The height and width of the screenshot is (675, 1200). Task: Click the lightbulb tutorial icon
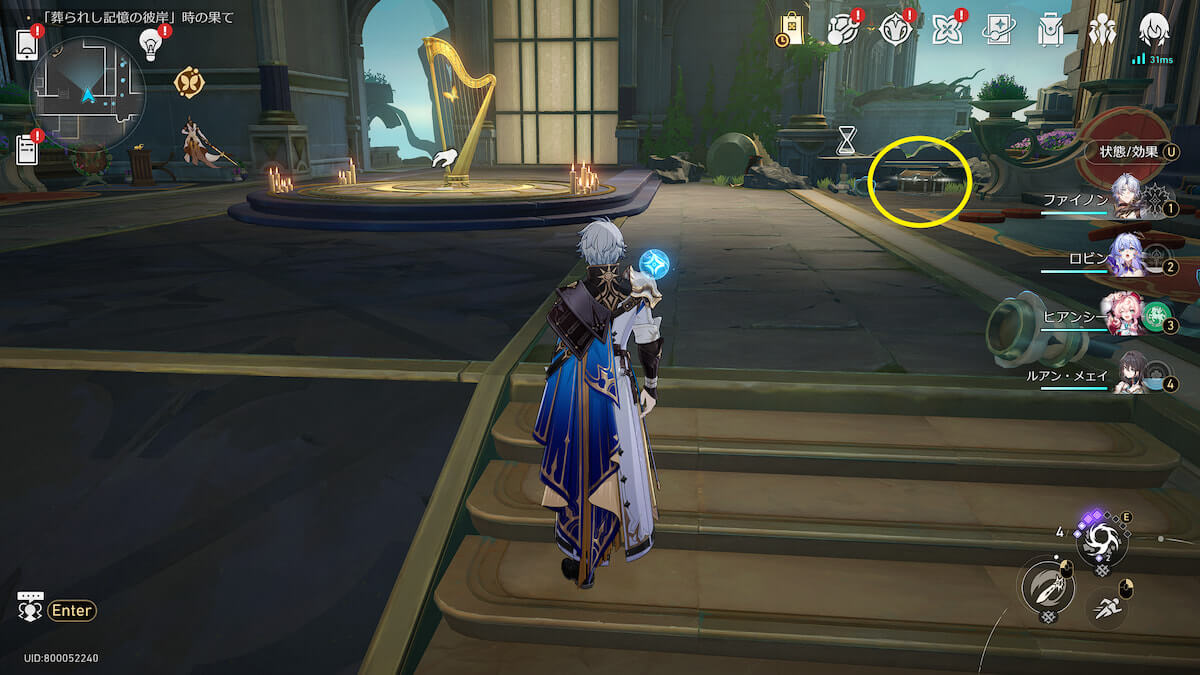pyautogui.click(x=151, y=44)
